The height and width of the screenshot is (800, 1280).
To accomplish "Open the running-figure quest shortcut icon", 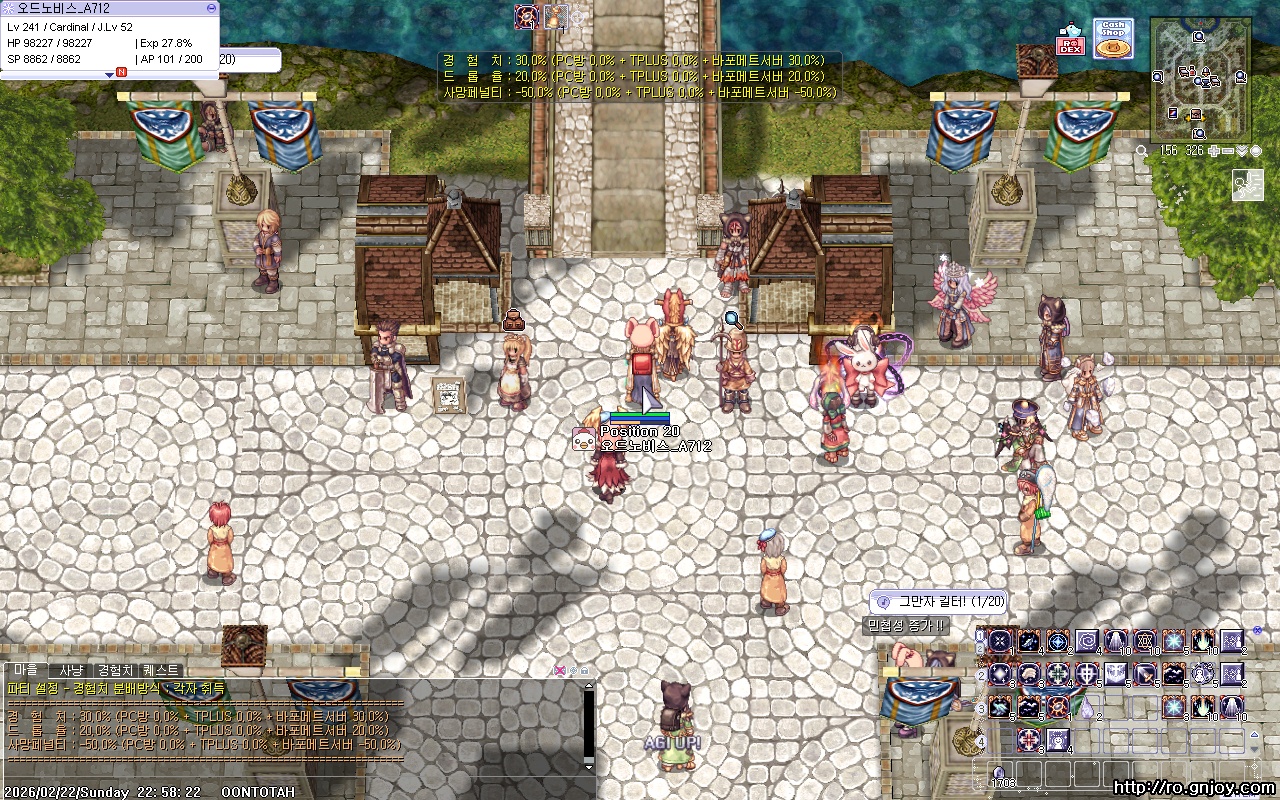I will pyautogui.click(x=1247, y=184).
